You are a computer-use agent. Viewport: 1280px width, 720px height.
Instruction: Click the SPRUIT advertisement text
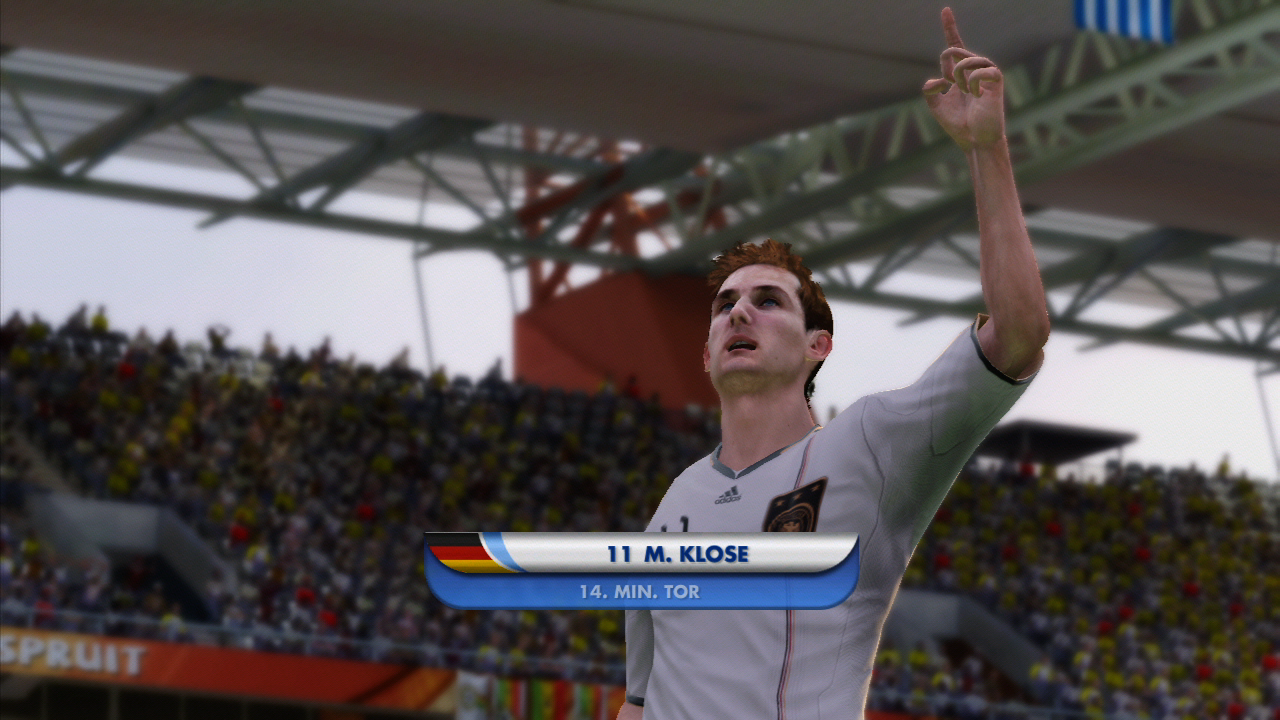[70, 655]
